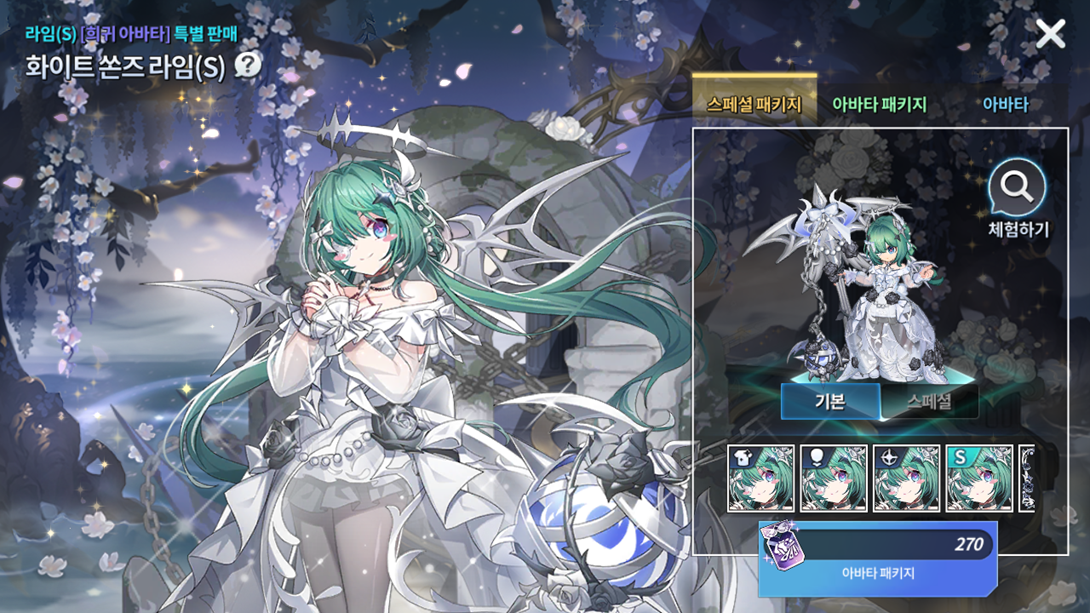Viewport: 1090px width, 613px height.
Task: Switch to the 아바타 패키지 tab
Action: [x=879, y=104]
